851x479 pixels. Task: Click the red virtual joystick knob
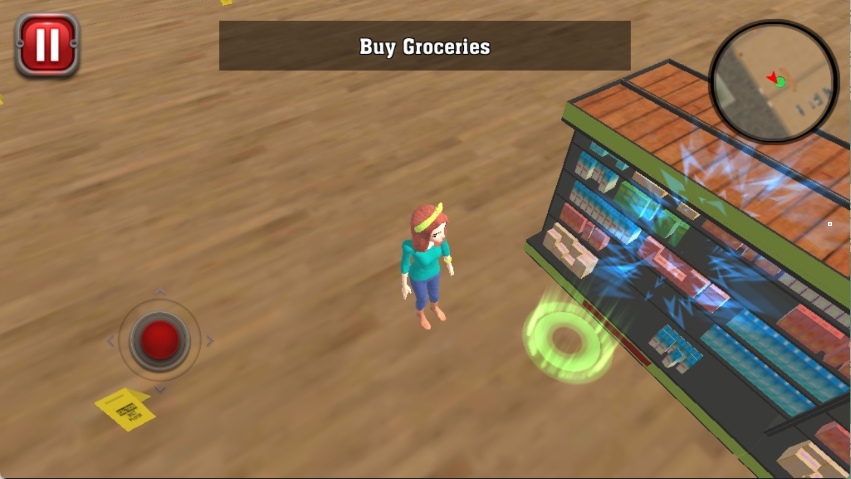click(160, 340)
